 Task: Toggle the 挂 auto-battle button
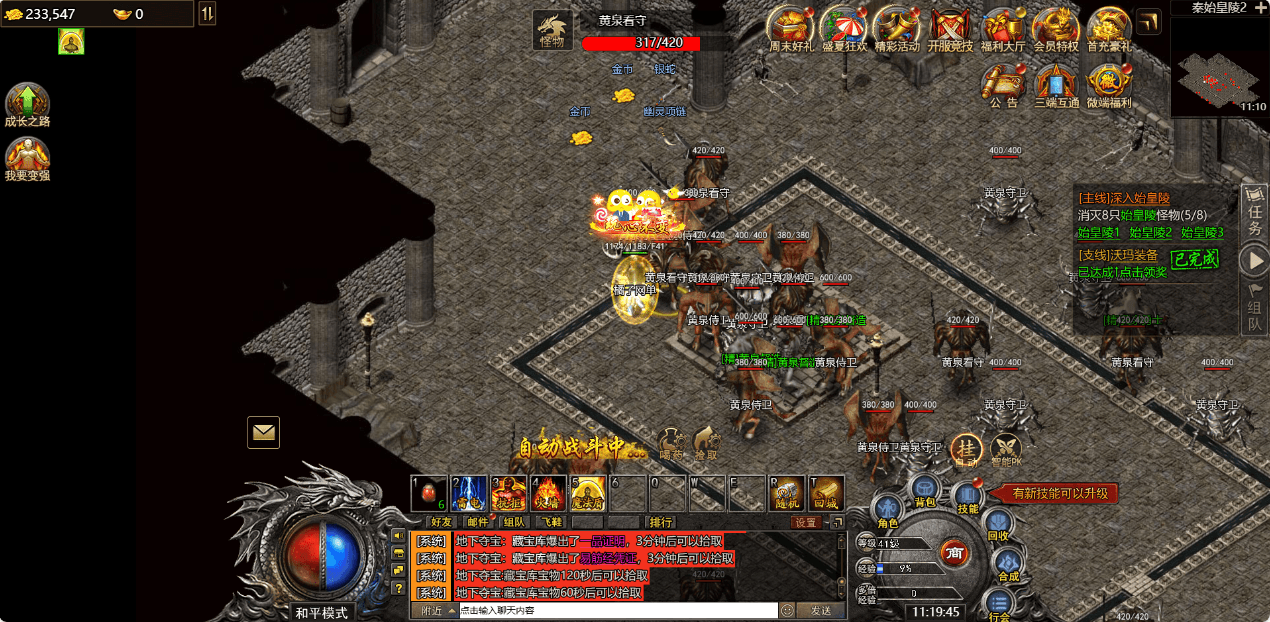coord(966,450)
